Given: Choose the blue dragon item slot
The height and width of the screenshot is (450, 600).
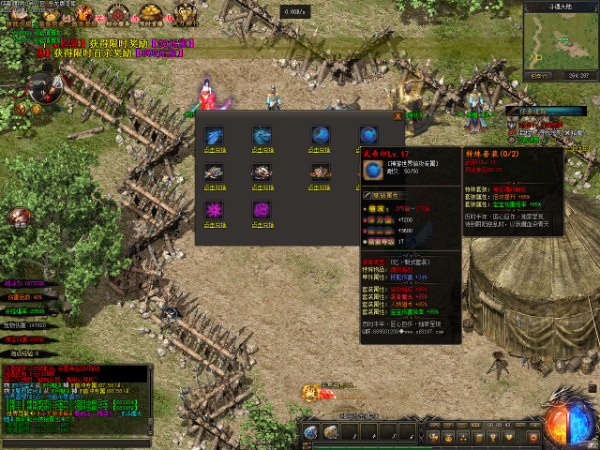Looking at the screenshot, I should [262, 135].
